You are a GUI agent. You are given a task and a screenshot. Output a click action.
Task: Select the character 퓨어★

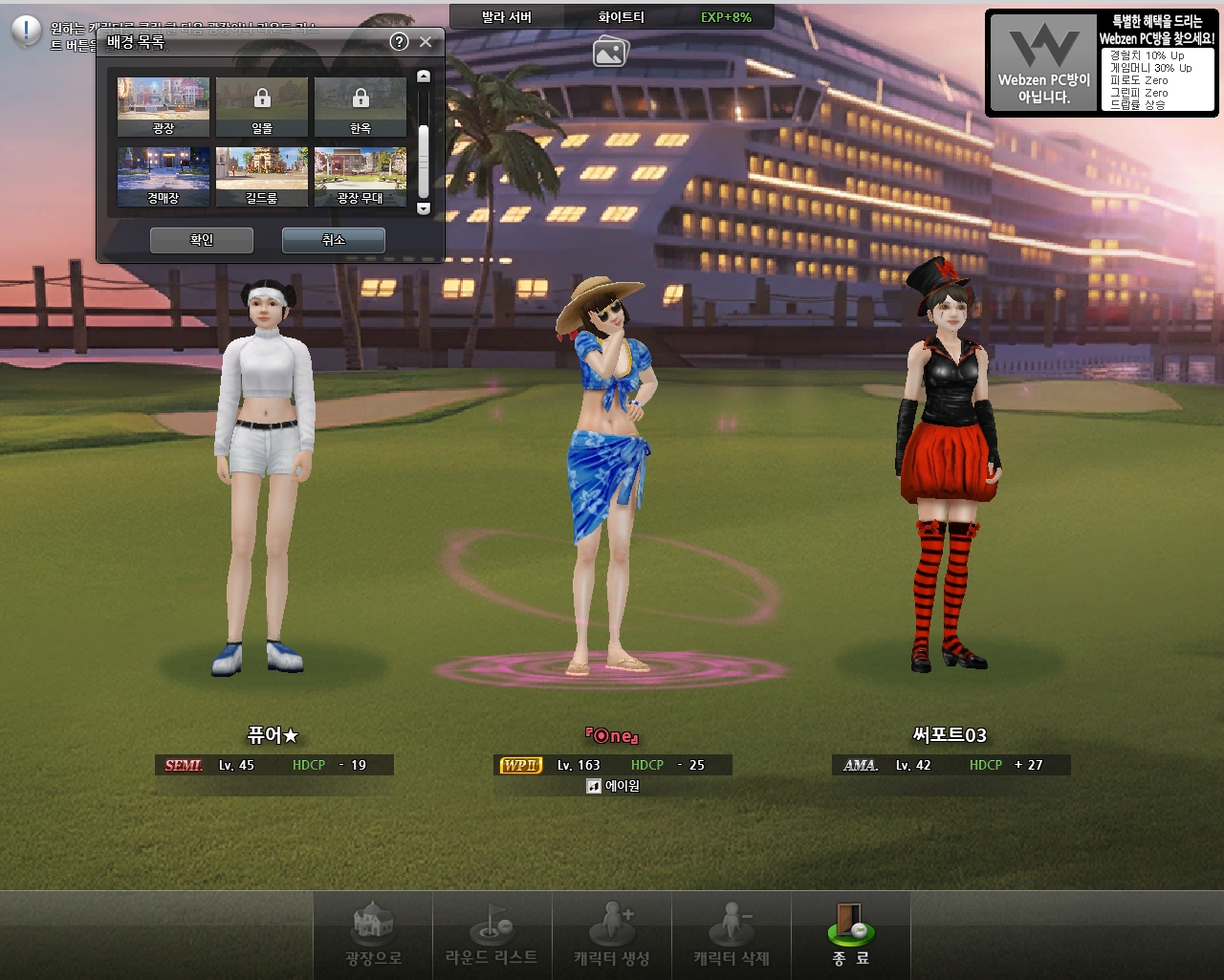click(266, 478)
